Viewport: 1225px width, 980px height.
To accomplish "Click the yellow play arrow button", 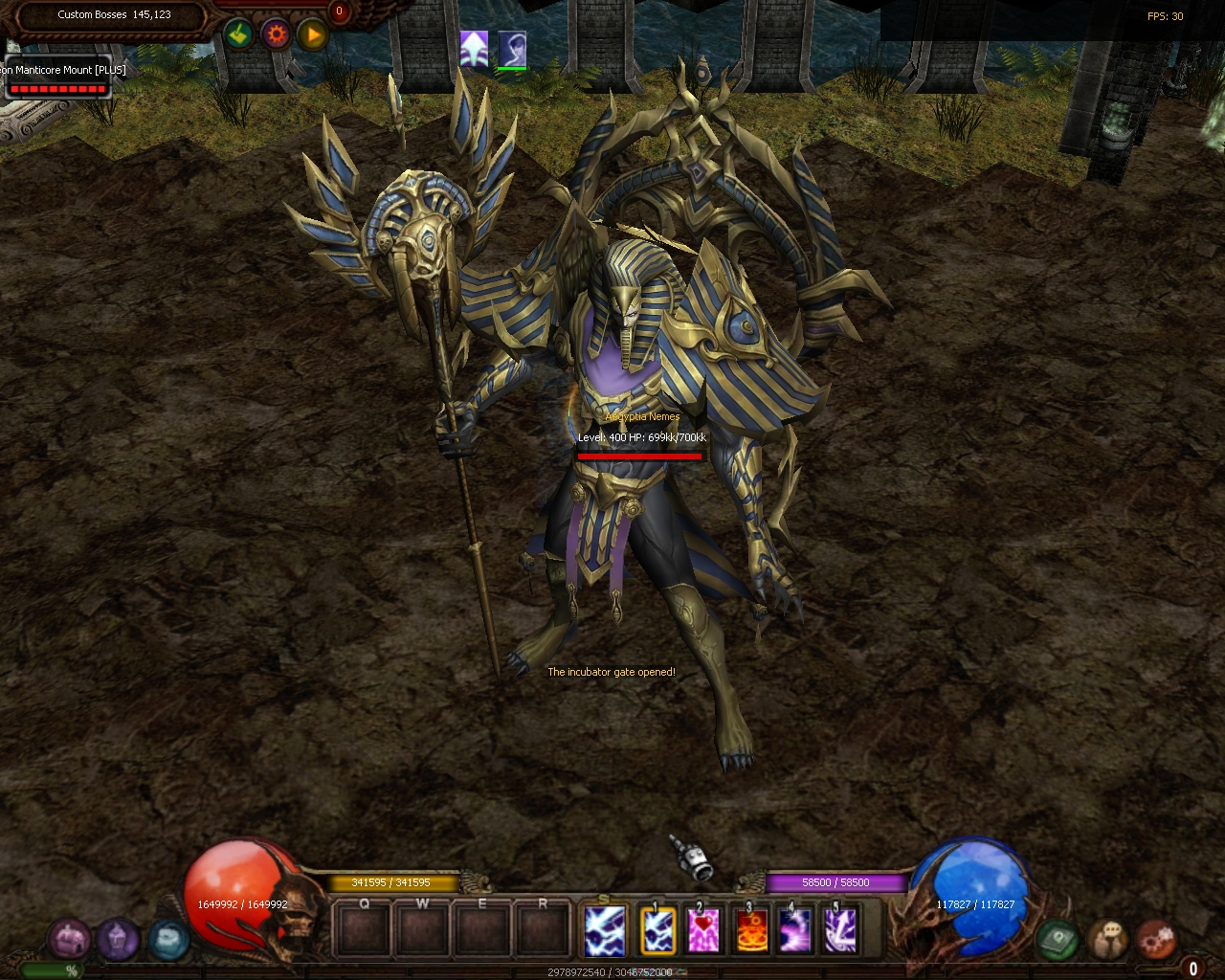I will 312,35.
